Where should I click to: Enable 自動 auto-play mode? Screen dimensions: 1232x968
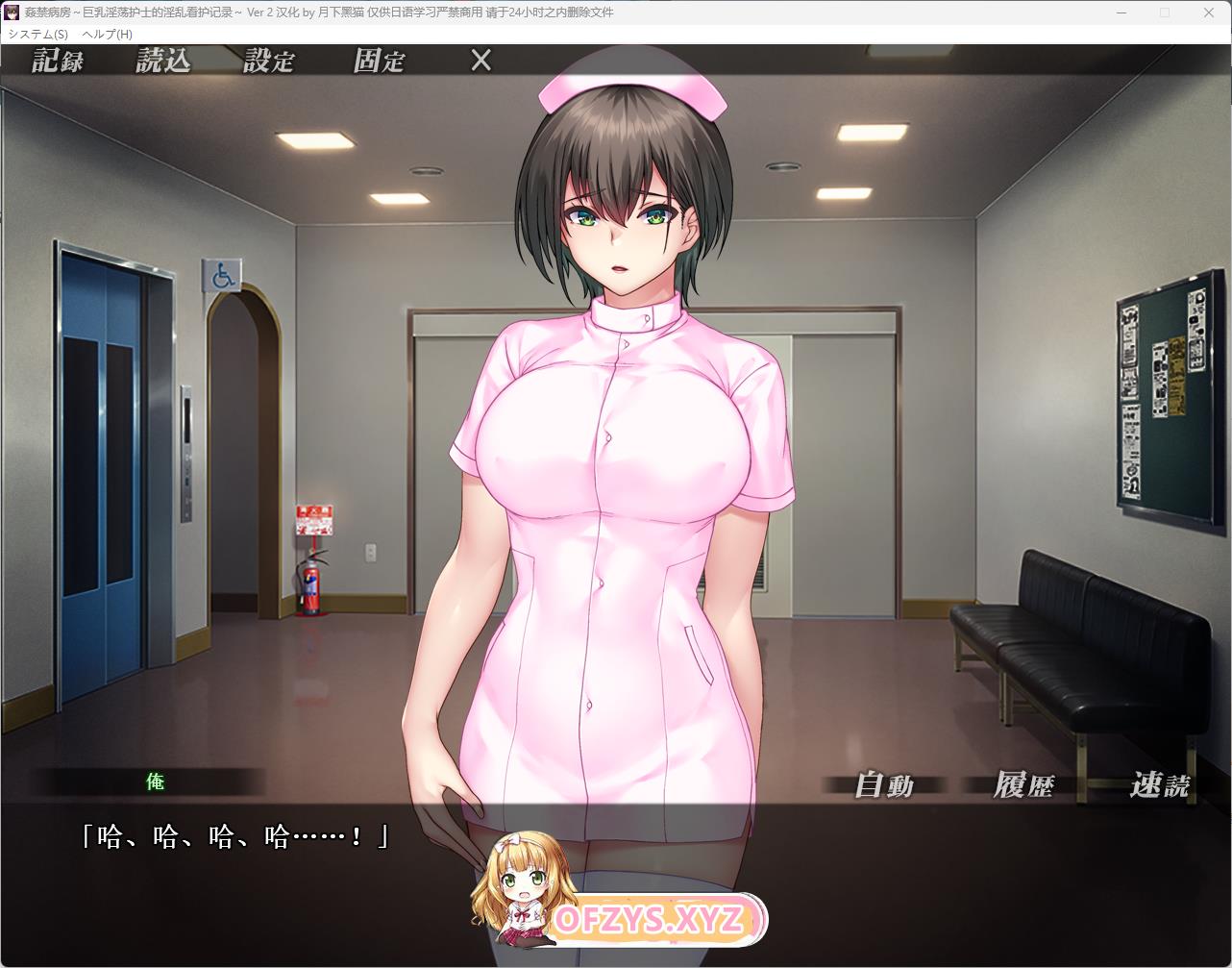pos(884,785)
